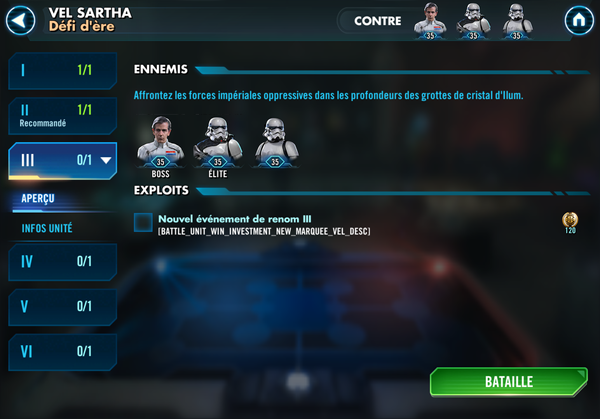Switch to tier IV challenge
Image resolution: width=600 pixels, height=419 pixels.
pos(62,262)
